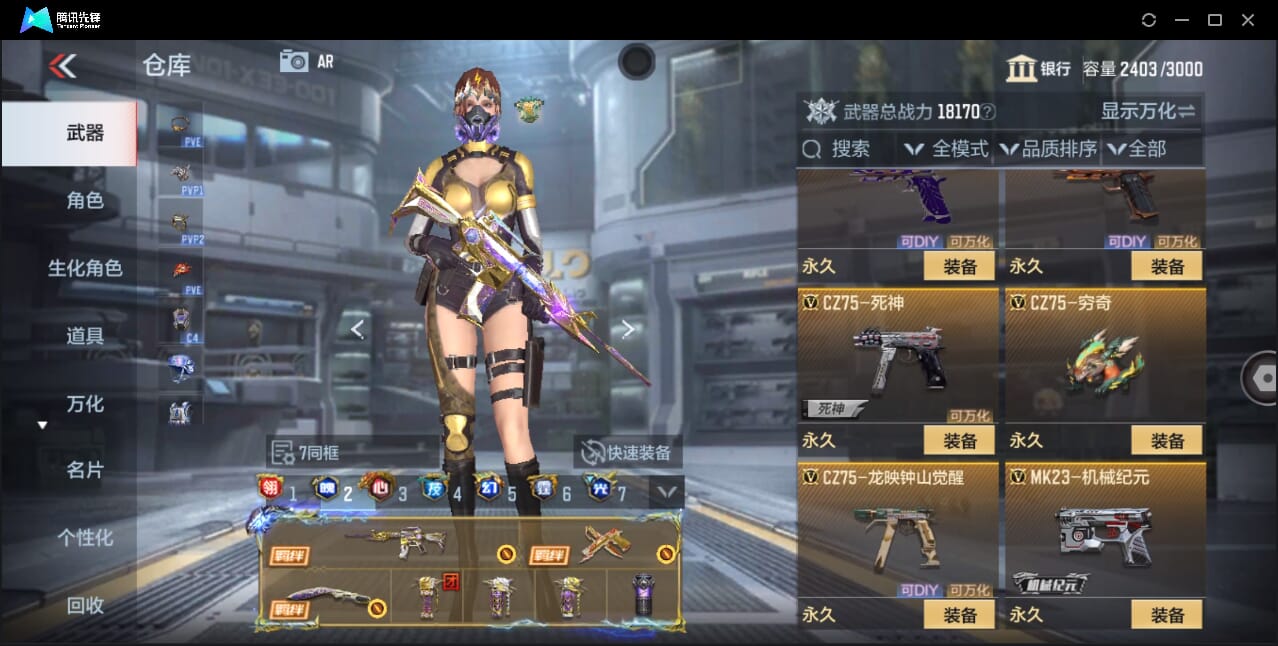Switch to the 角色 tab
The width and height of the screenshot is (1278, 646).
coord(84,201)
